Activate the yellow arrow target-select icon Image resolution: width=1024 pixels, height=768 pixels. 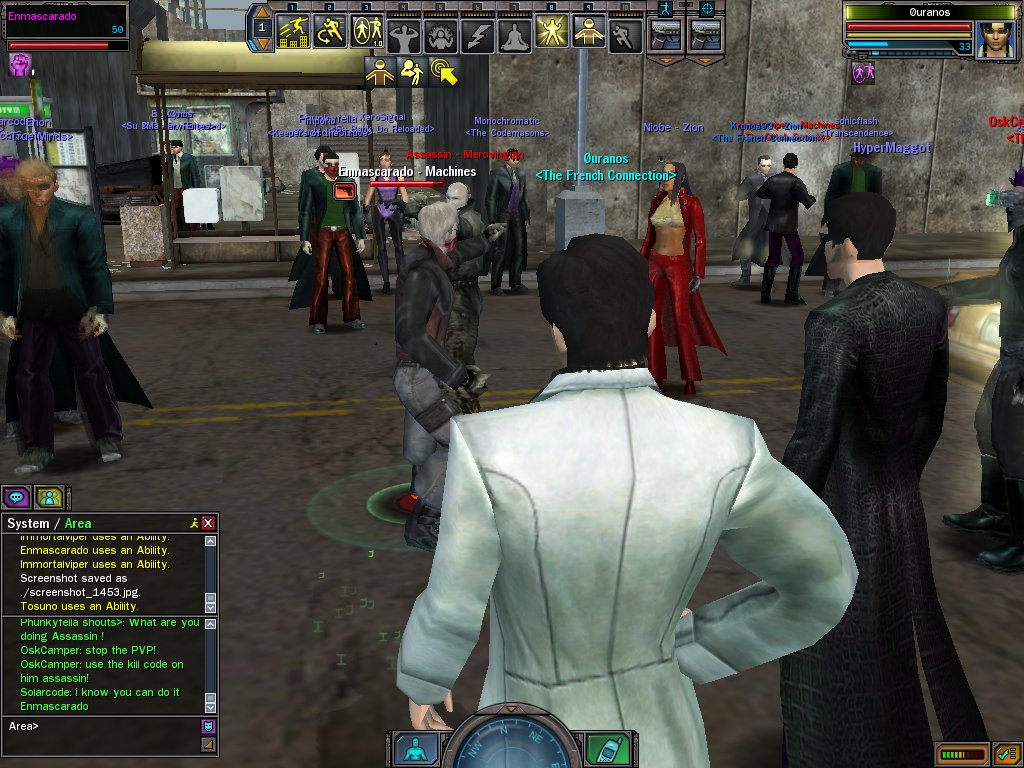click(443, 70)
